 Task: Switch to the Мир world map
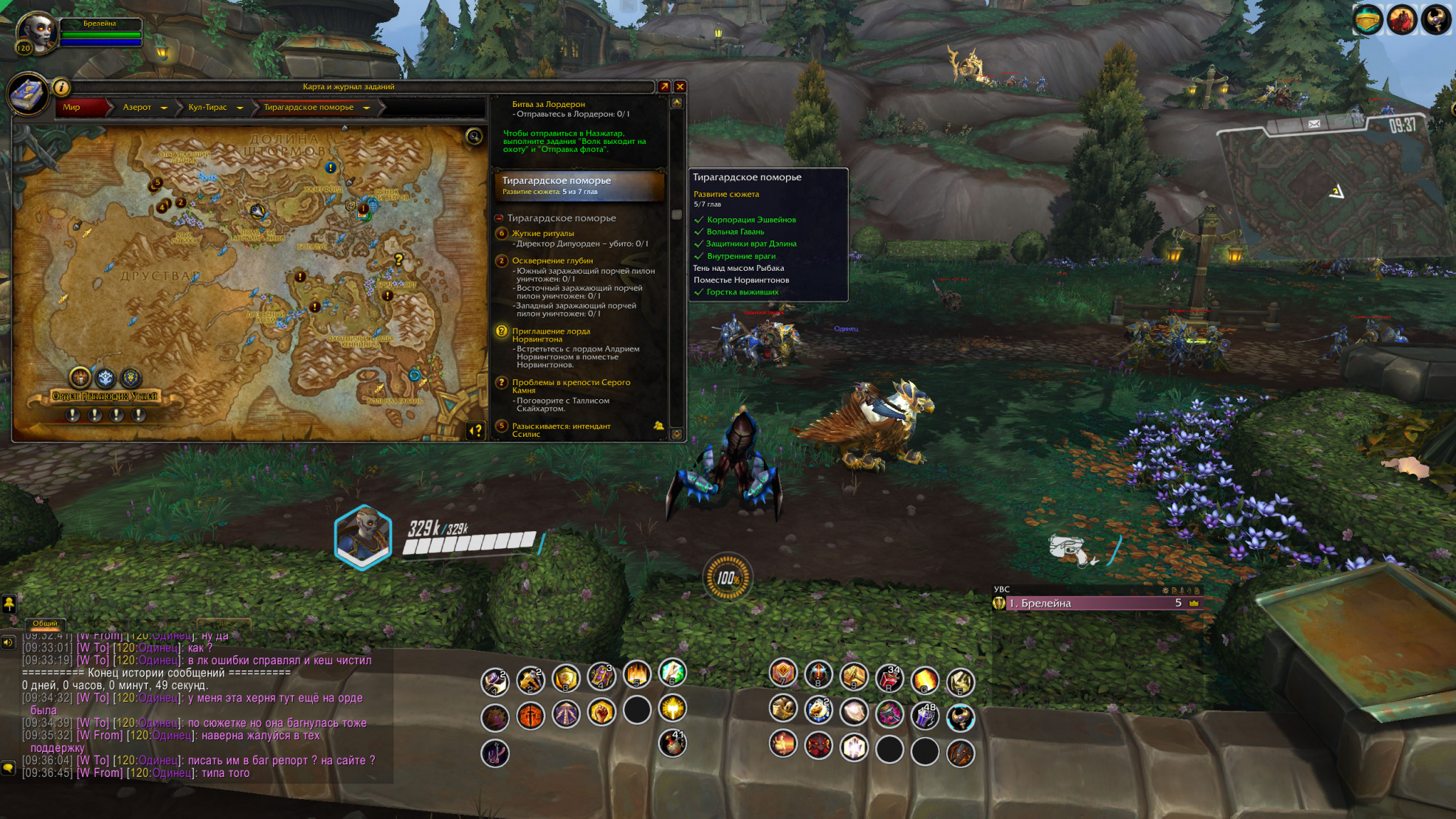(x=72, y=108)
